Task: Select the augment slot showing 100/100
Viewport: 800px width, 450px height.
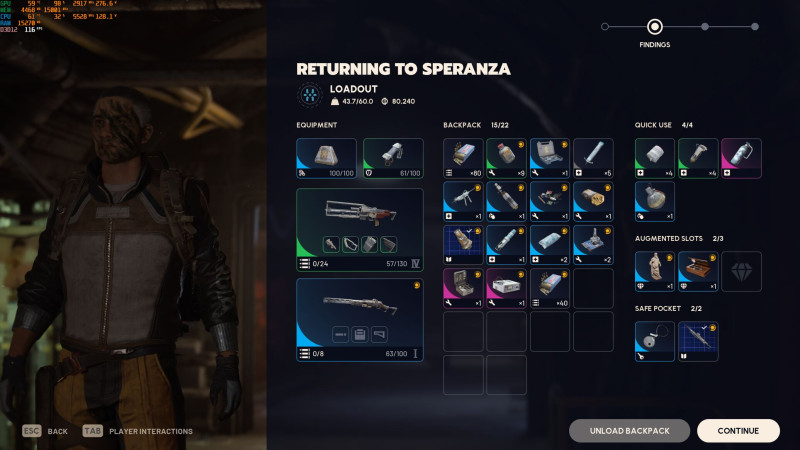Action: pos(326,158)
